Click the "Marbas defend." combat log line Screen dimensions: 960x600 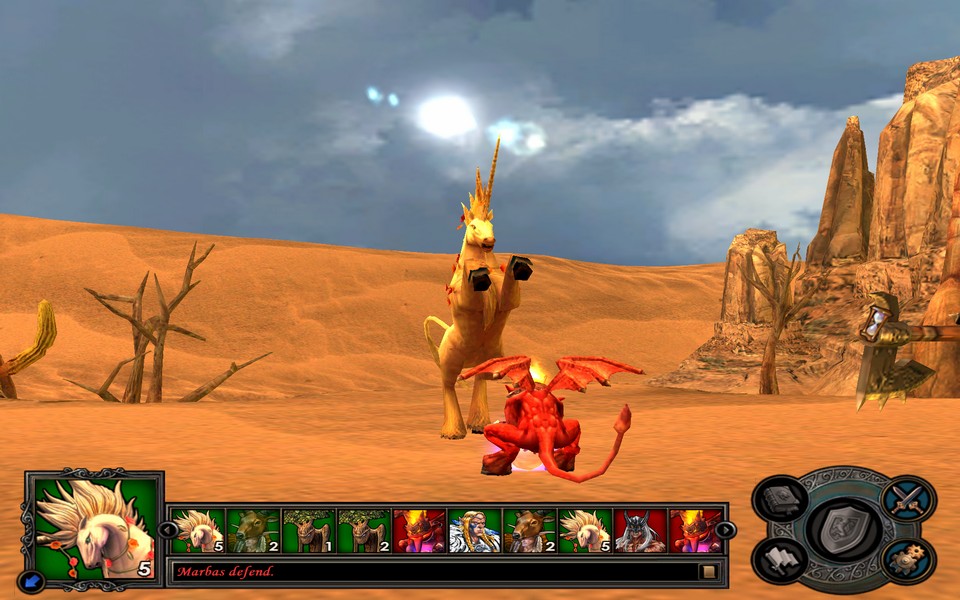(226, 572)
